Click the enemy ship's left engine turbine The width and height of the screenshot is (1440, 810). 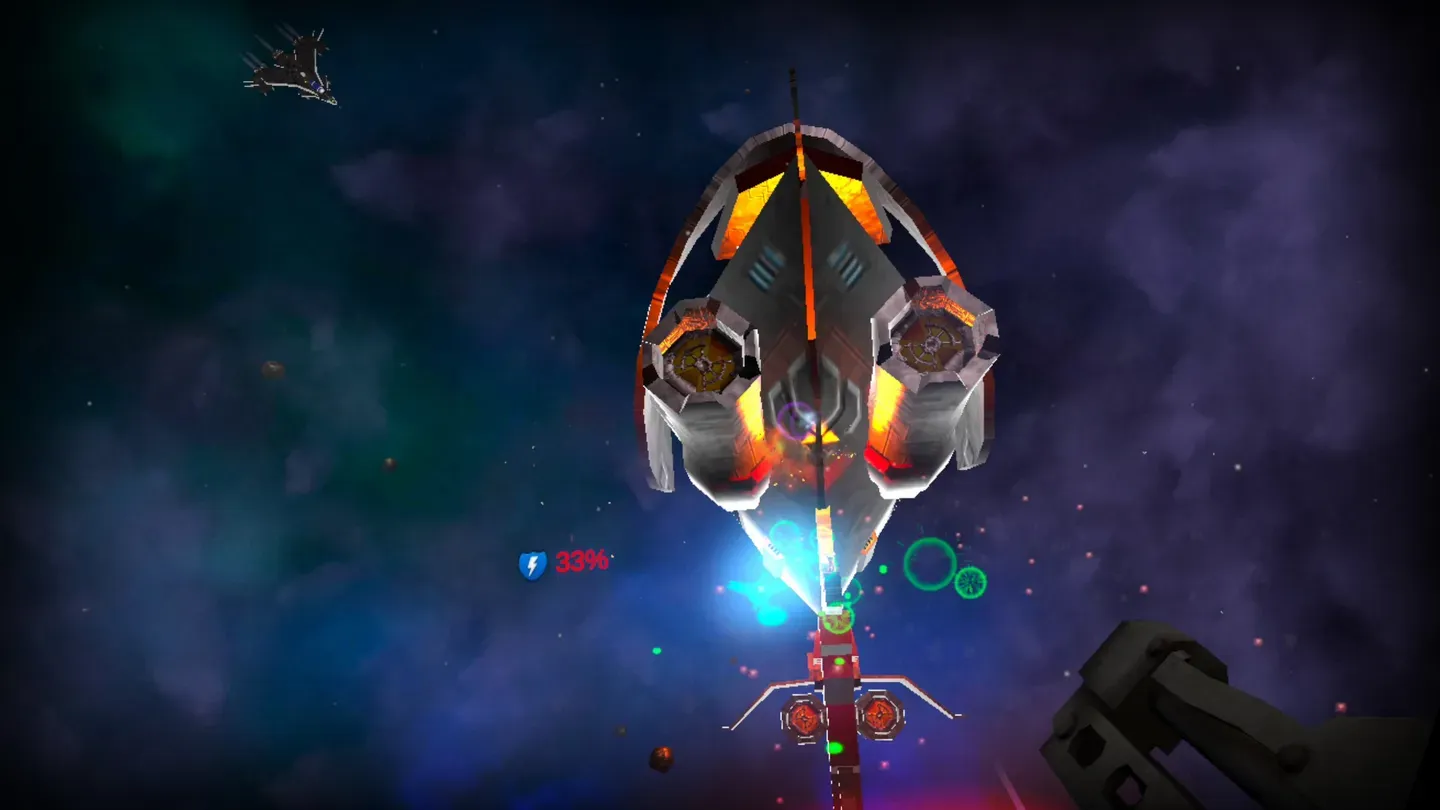coord(700,360)
